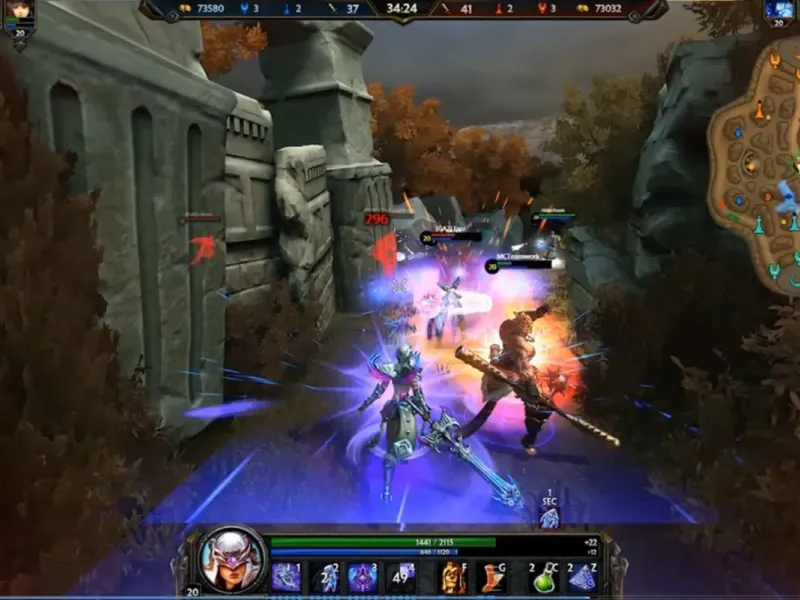
Task: Use the golden statue relic item
Action: tap(454, 577)
